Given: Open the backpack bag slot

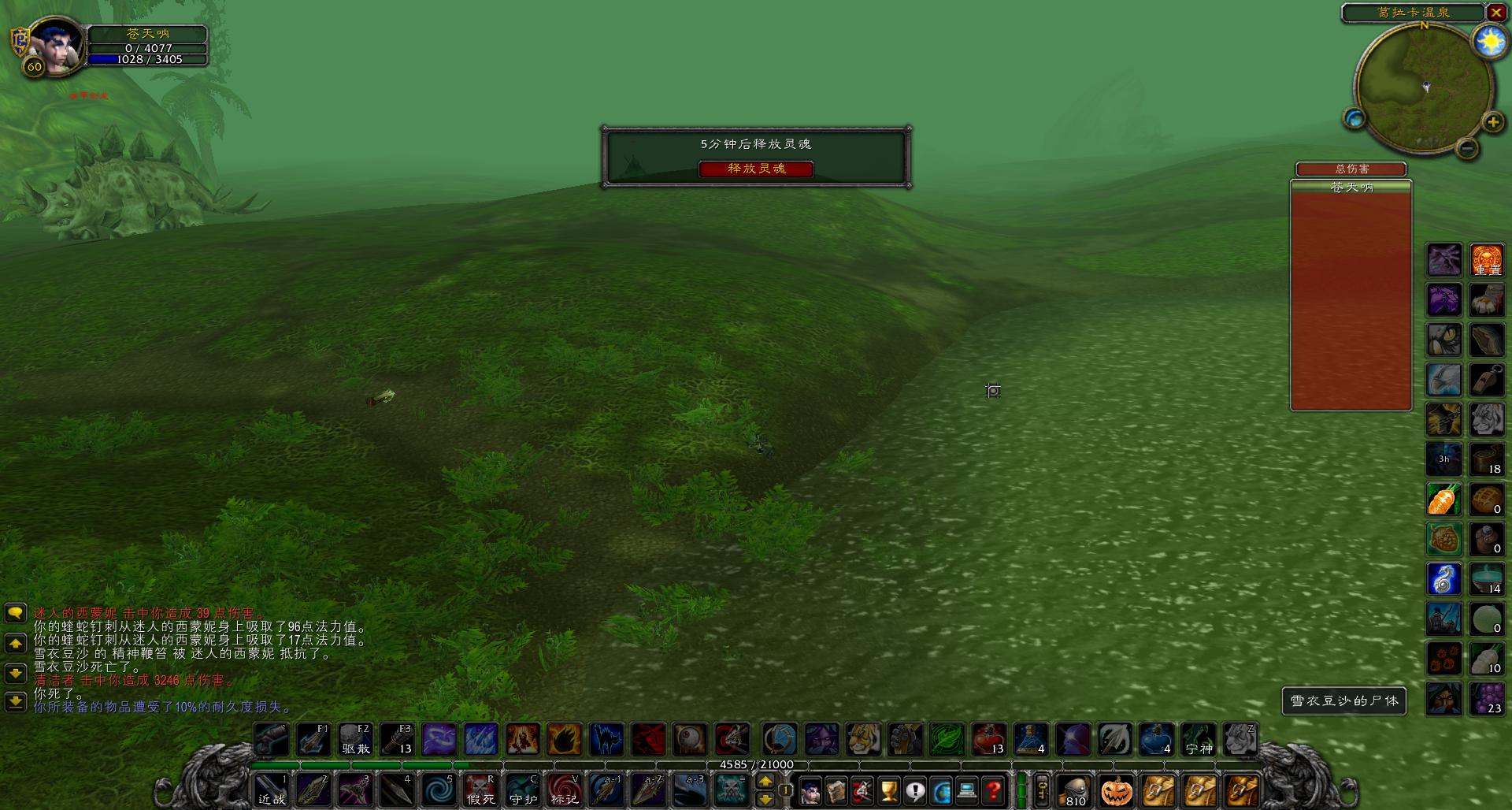Looking at the screenshot, I should click(1243, 791).
